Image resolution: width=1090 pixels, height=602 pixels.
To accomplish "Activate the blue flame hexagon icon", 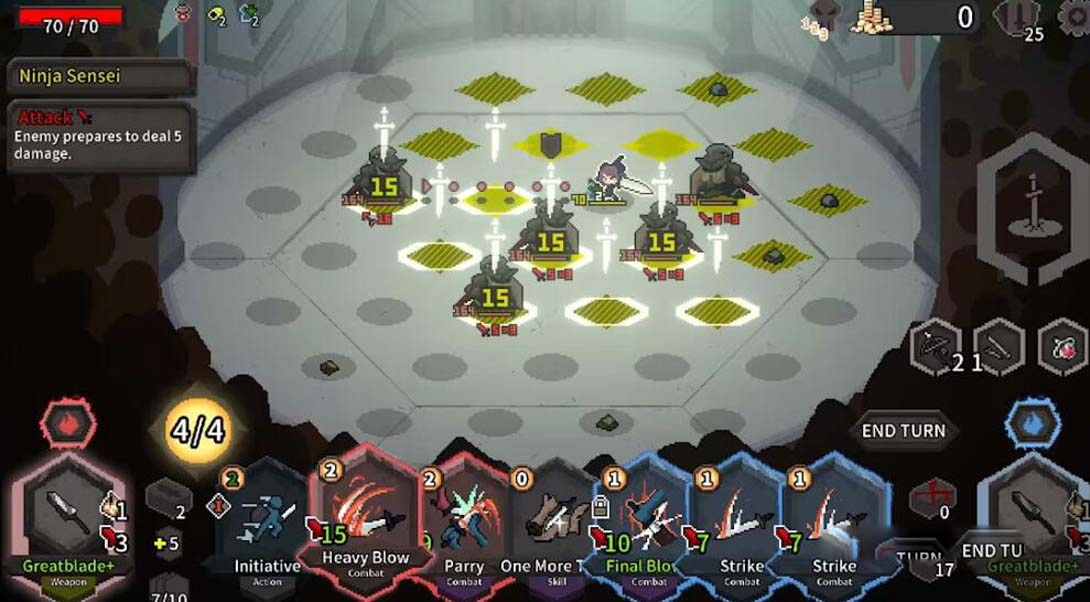I will pyautogui.click(x=1027, y=425).
